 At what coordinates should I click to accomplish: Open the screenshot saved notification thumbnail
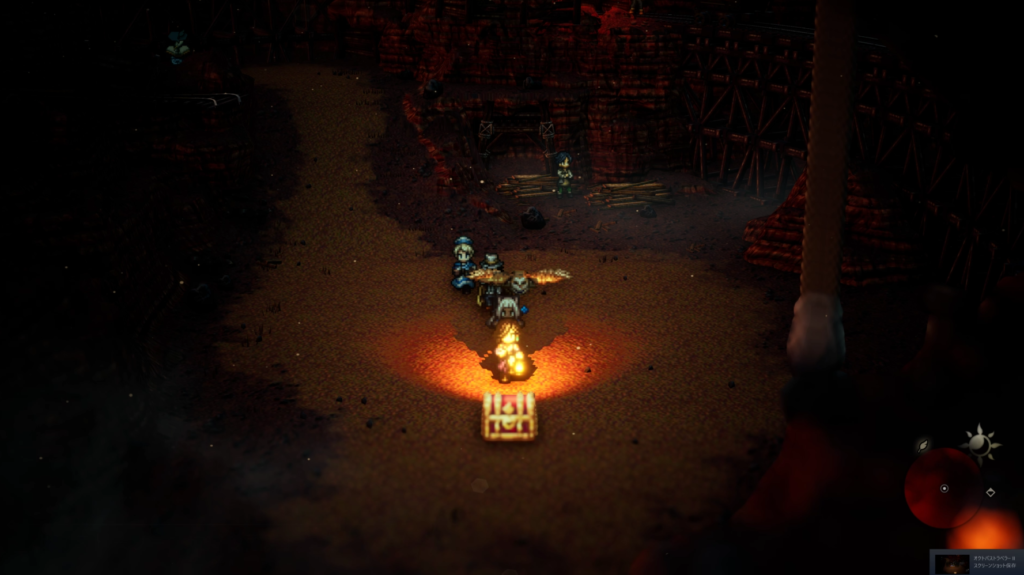click(x=952, y=564)
